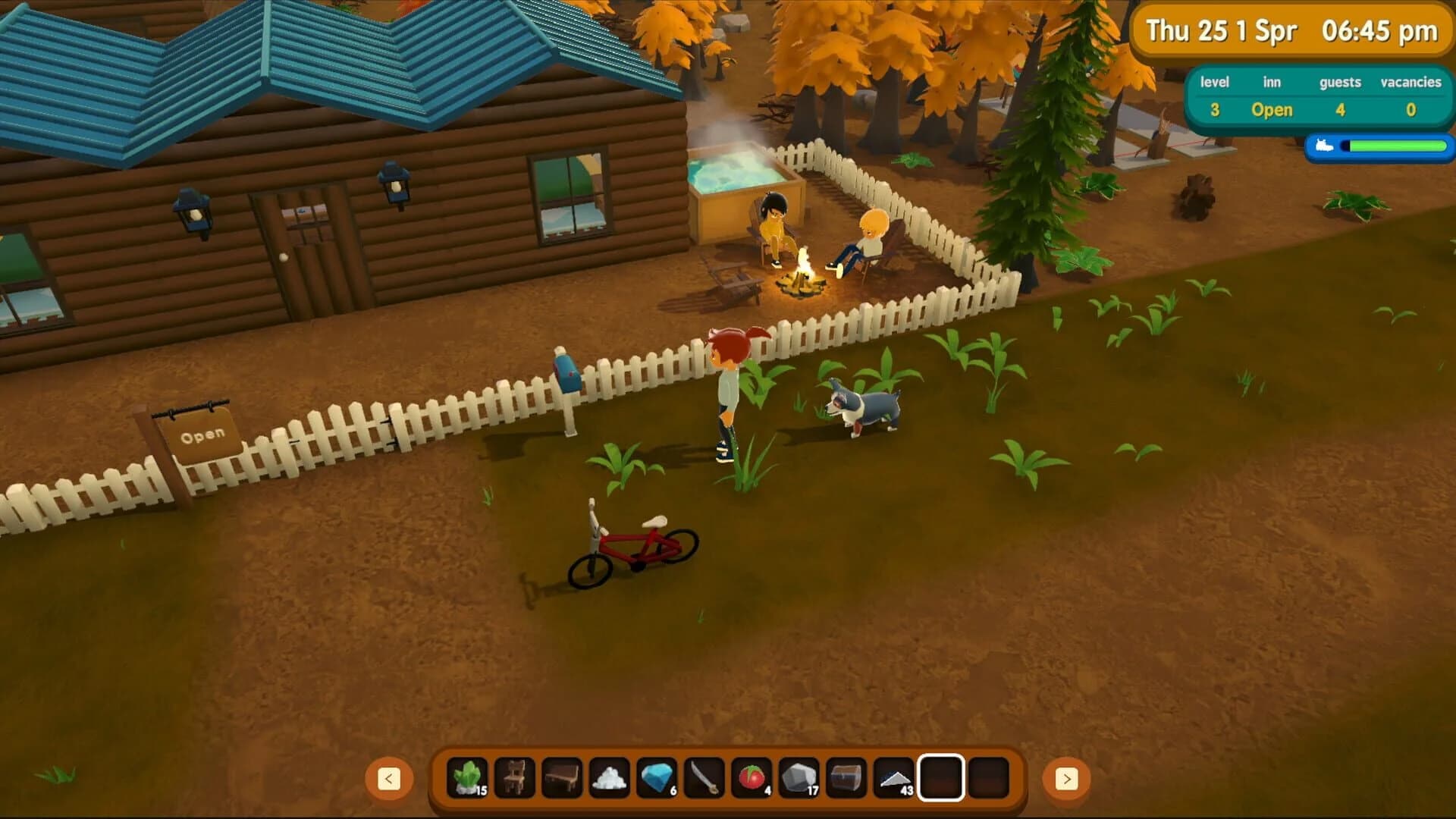1456x819 pixels.
Task: Expand the inn statistics panel
Action: (x=1315, y=96)
